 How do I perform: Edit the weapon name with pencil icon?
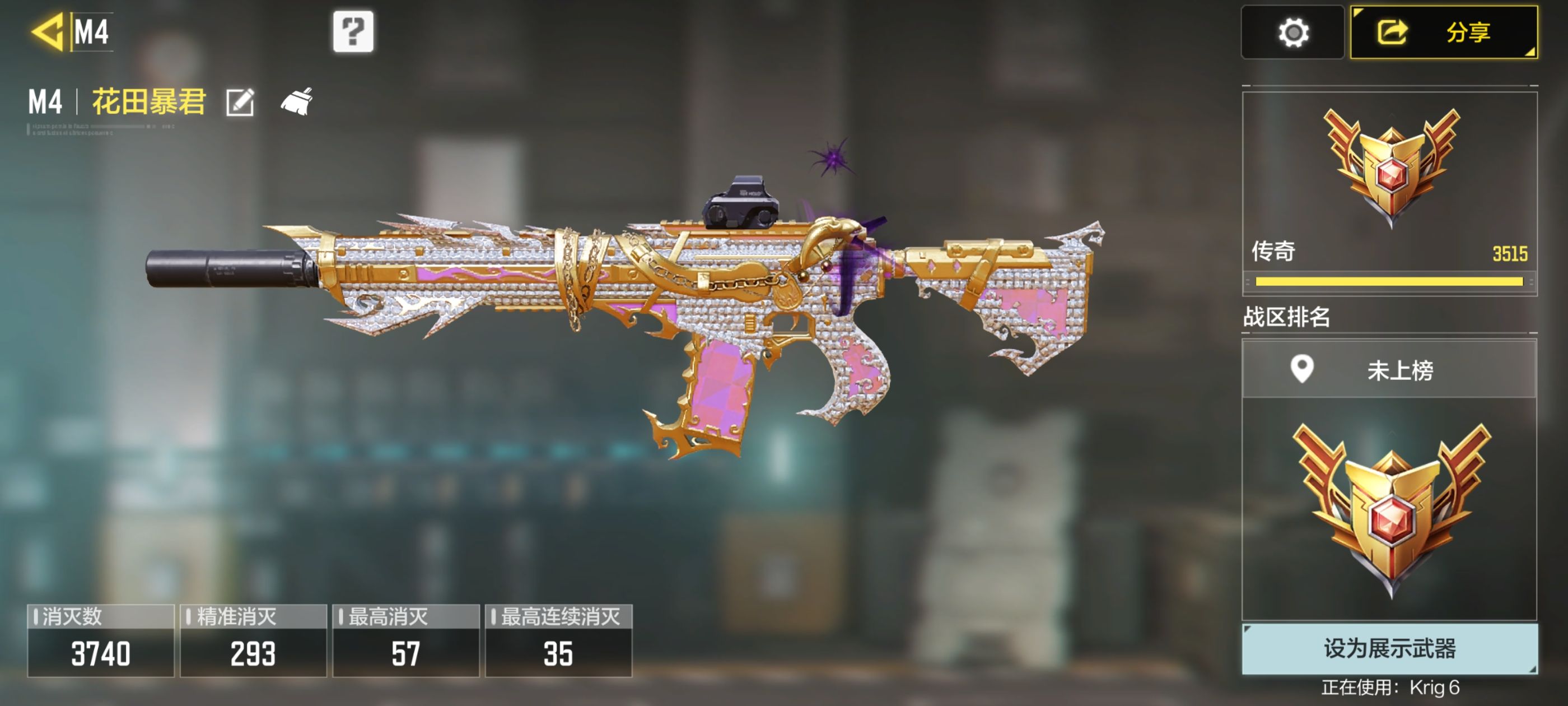(240, 102)
